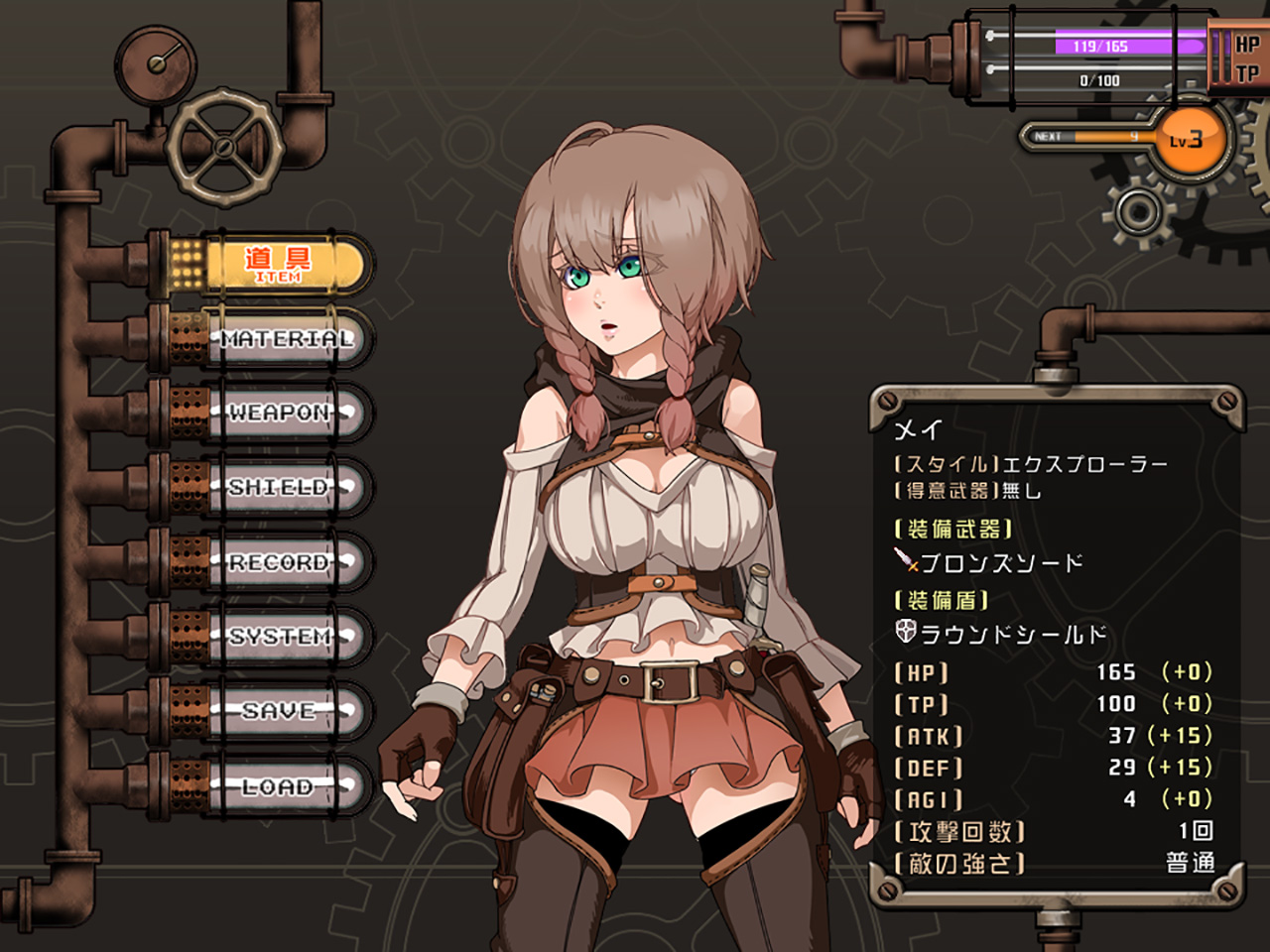Viewport: 1270px width, 952px height.
Task: Select the MATERIAL menu option
Action: pyautogui.click(x=285, y=339)
